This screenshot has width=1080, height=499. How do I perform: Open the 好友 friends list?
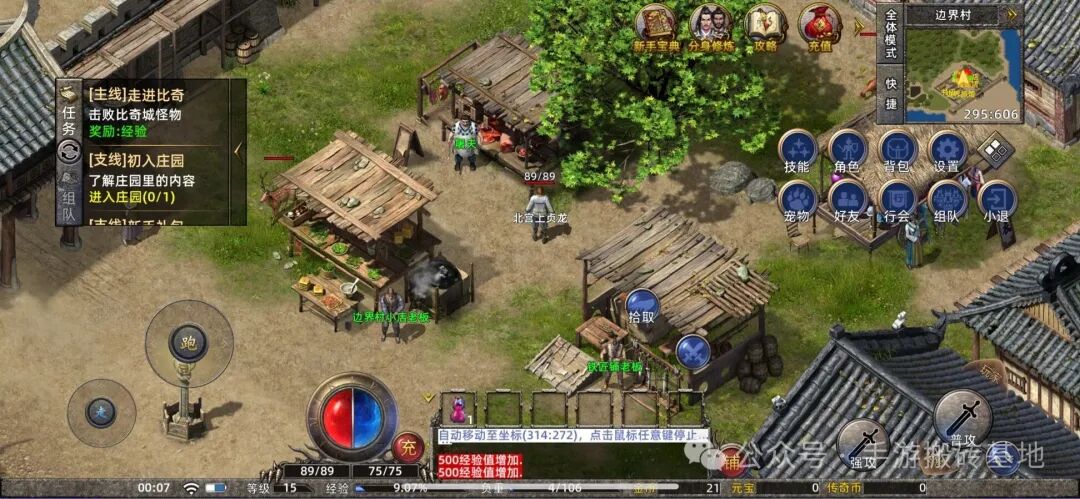point(847,199)
